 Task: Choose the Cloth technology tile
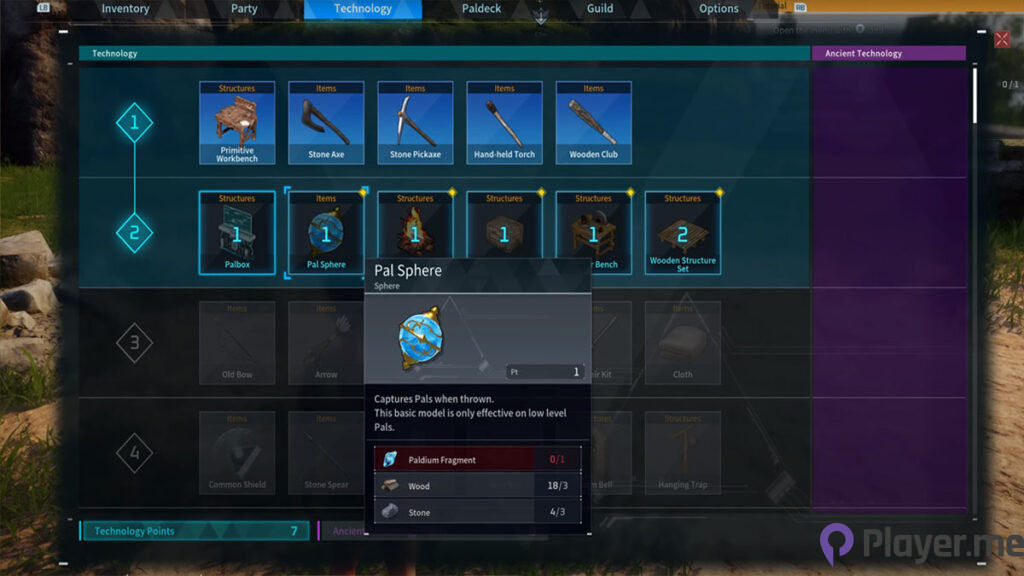tap(683, 343)
